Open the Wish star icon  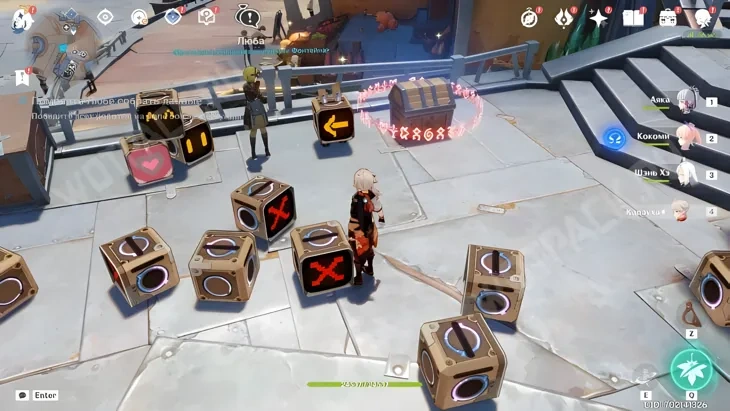pyautogui.click(x=599, y=18)
